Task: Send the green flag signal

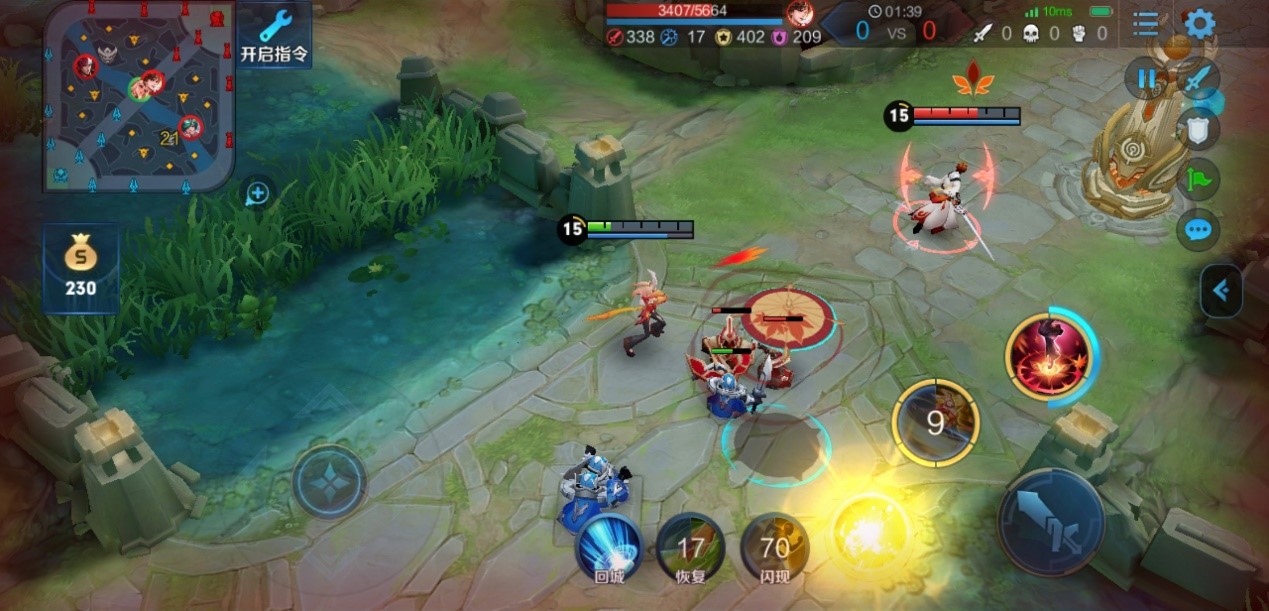Action: pos(1198,179)
